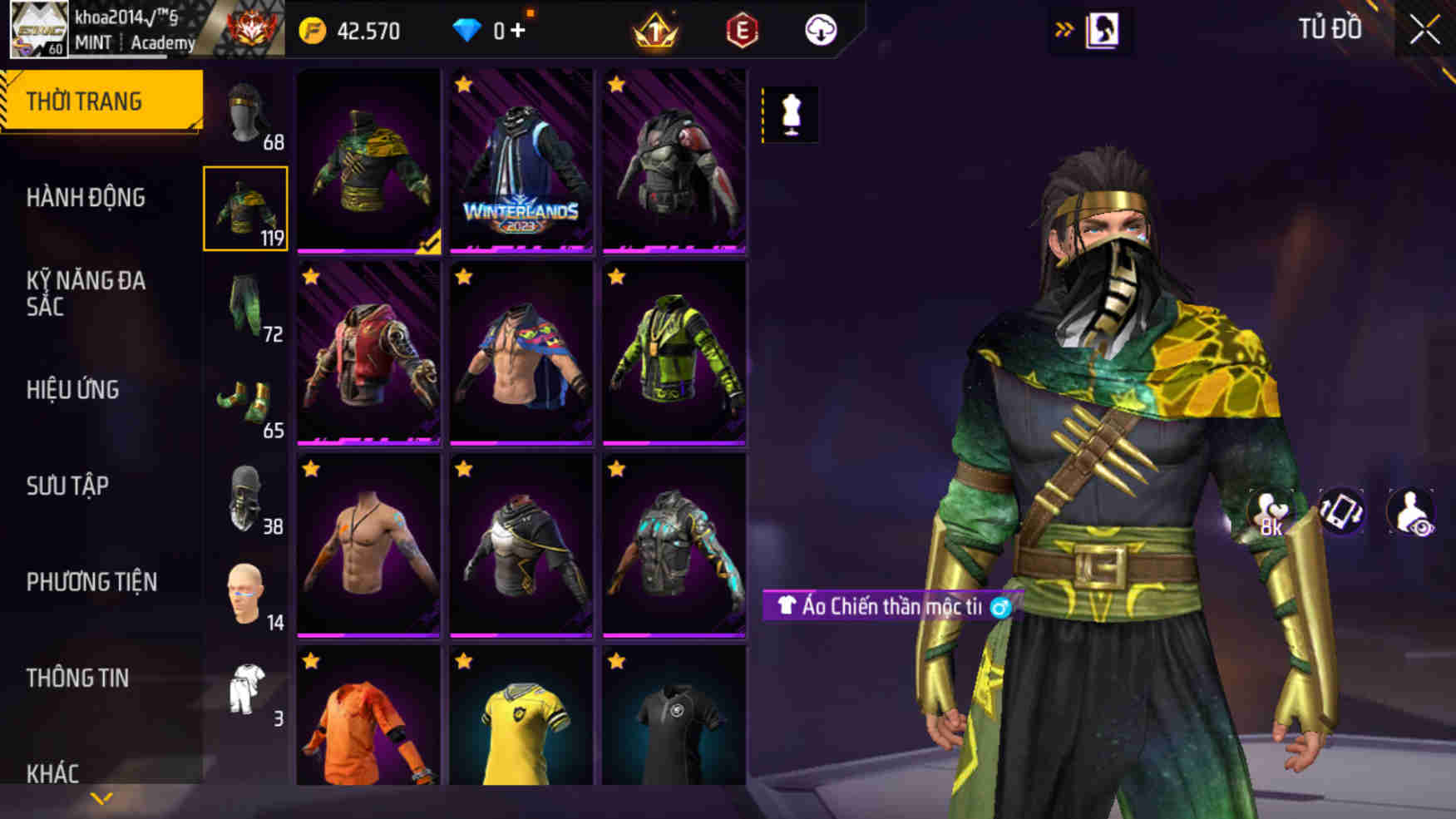Open the Sưu Tập section
The width and height of the screenshot is (1456, 819).
click(x=67, y=486)
